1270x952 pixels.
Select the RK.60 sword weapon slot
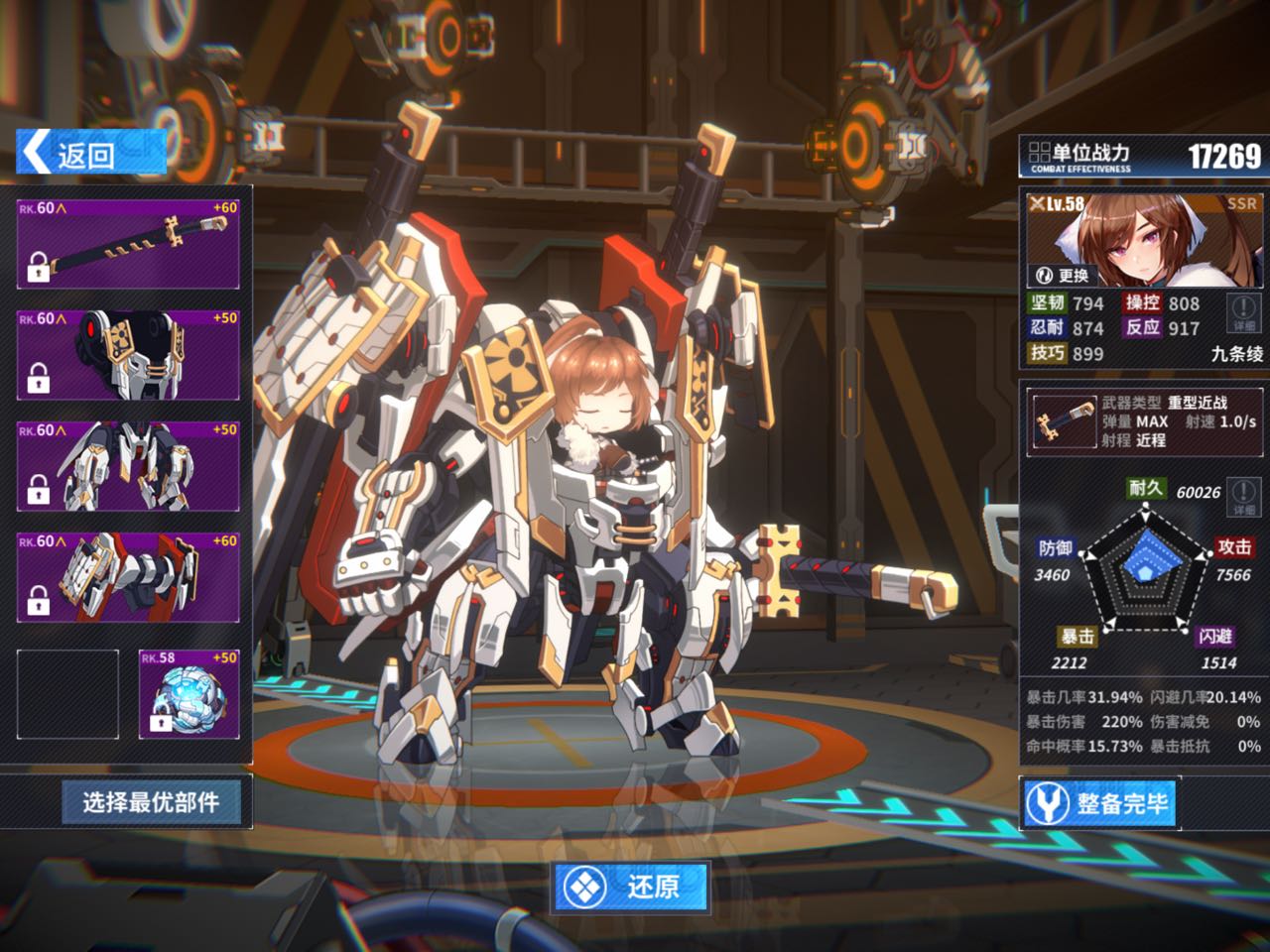(x=128, y=243)
